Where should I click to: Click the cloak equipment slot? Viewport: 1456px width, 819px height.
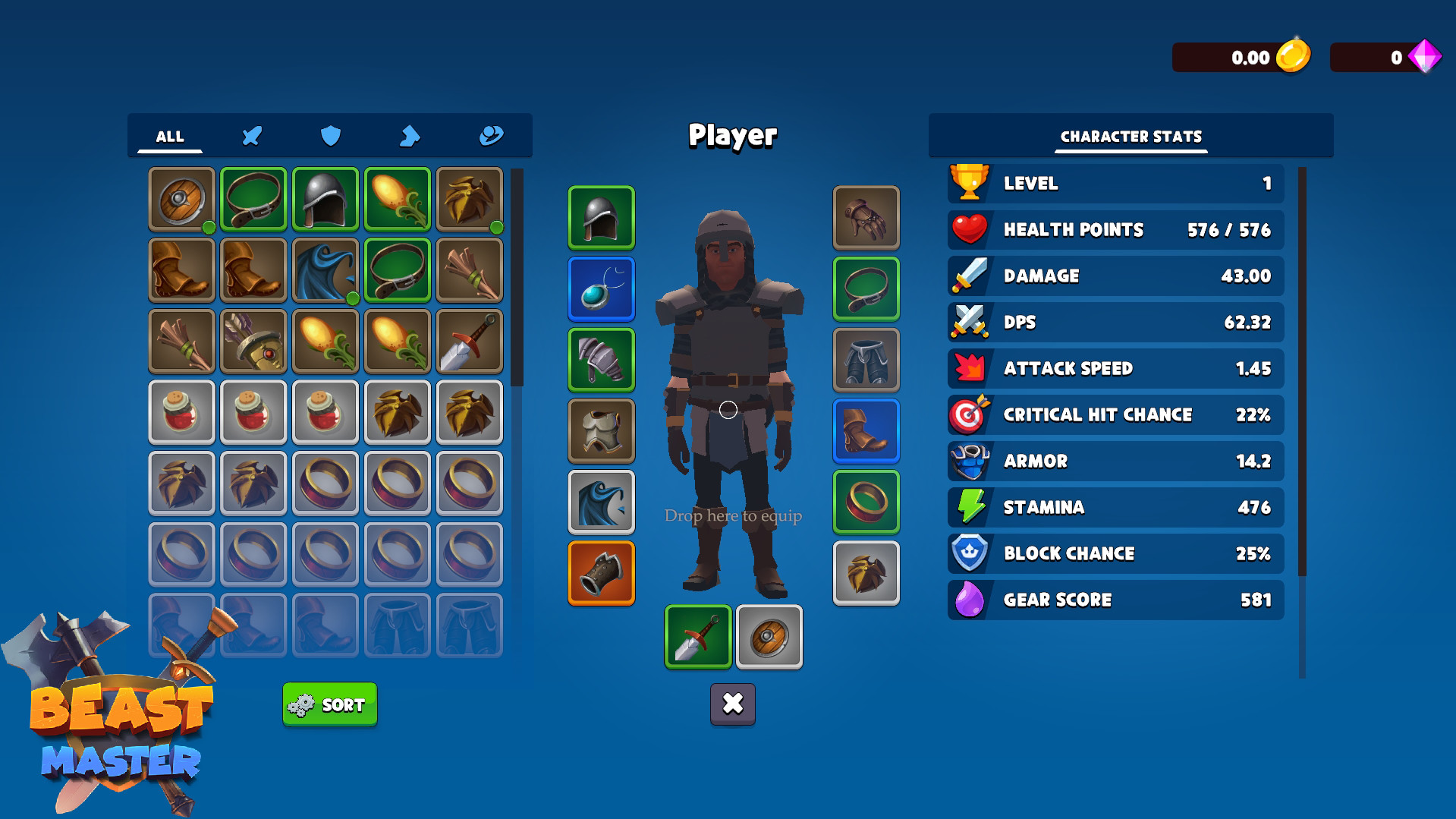(x=600, y=501)
